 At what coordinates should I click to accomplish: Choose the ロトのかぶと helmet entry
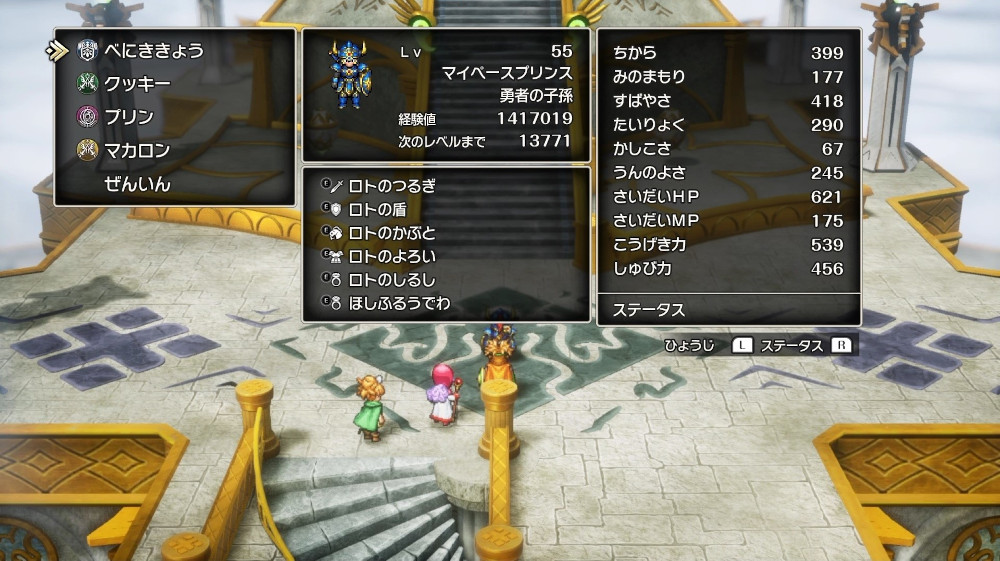tap(391, 233)
